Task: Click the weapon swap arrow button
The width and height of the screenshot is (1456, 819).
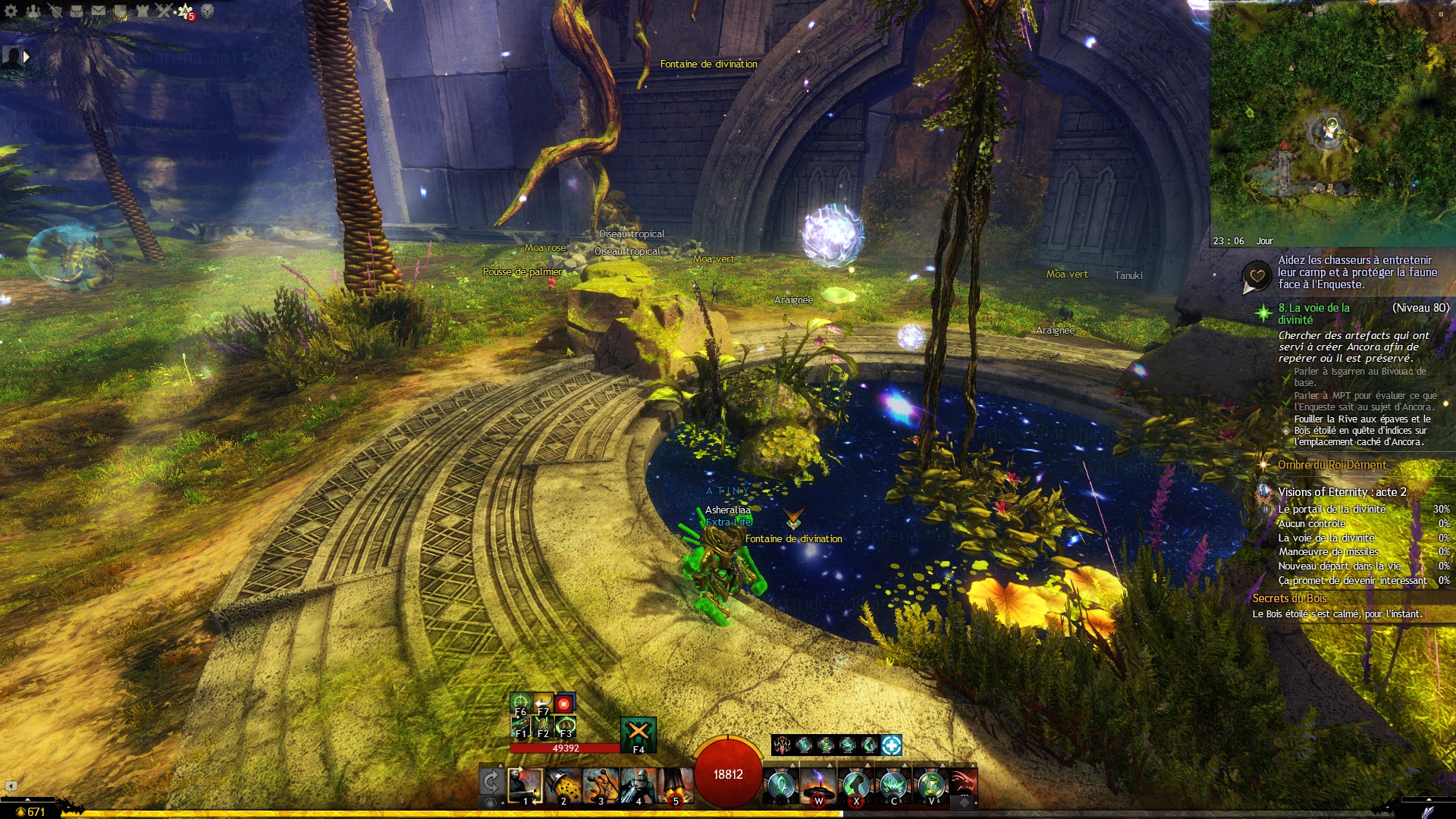Action: pos(491,783)
